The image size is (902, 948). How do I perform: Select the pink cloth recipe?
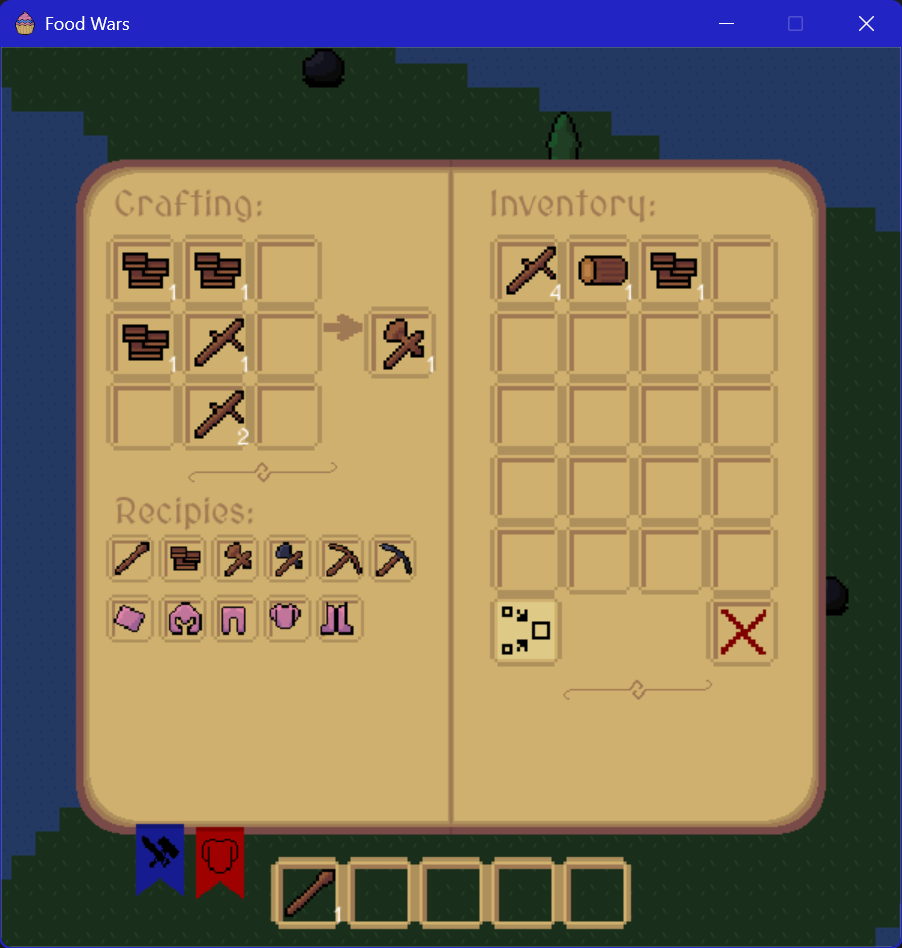point(132,619)
